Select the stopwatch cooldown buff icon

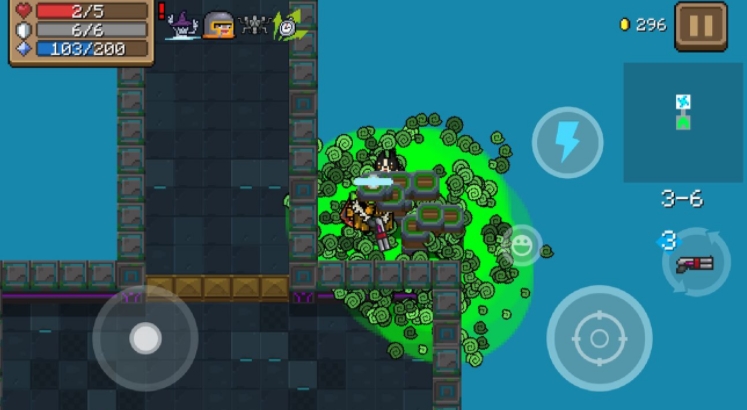point(288,25)
